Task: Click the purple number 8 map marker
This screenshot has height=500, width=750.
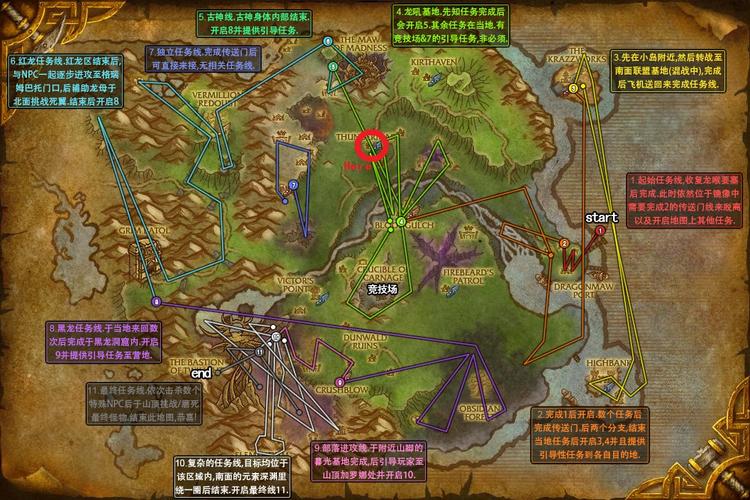Action: click(155, 300)
